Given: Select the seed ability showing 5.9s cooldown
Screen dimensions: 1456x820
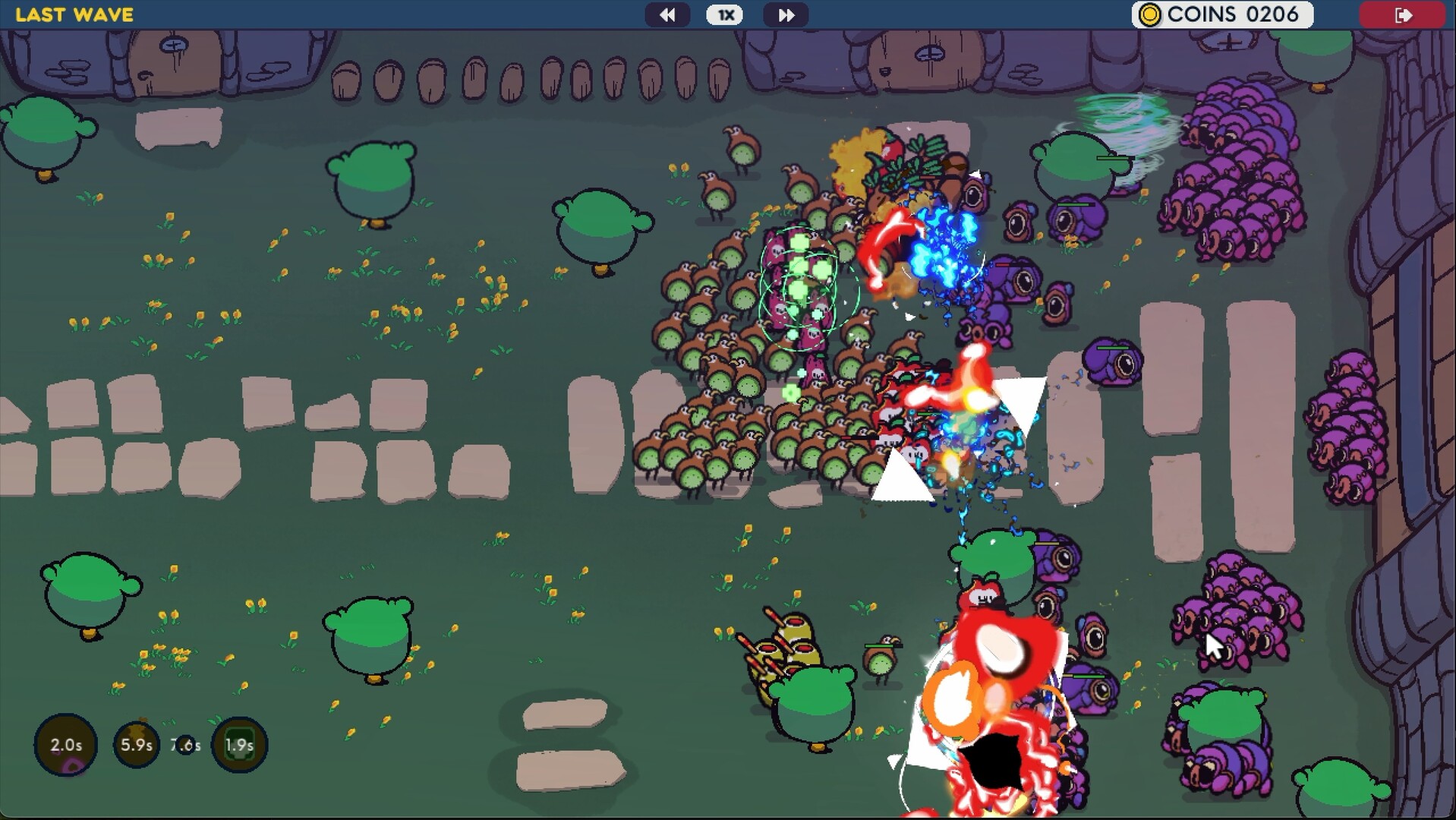Looking at the screenshot, I should (x=137, y=745).
